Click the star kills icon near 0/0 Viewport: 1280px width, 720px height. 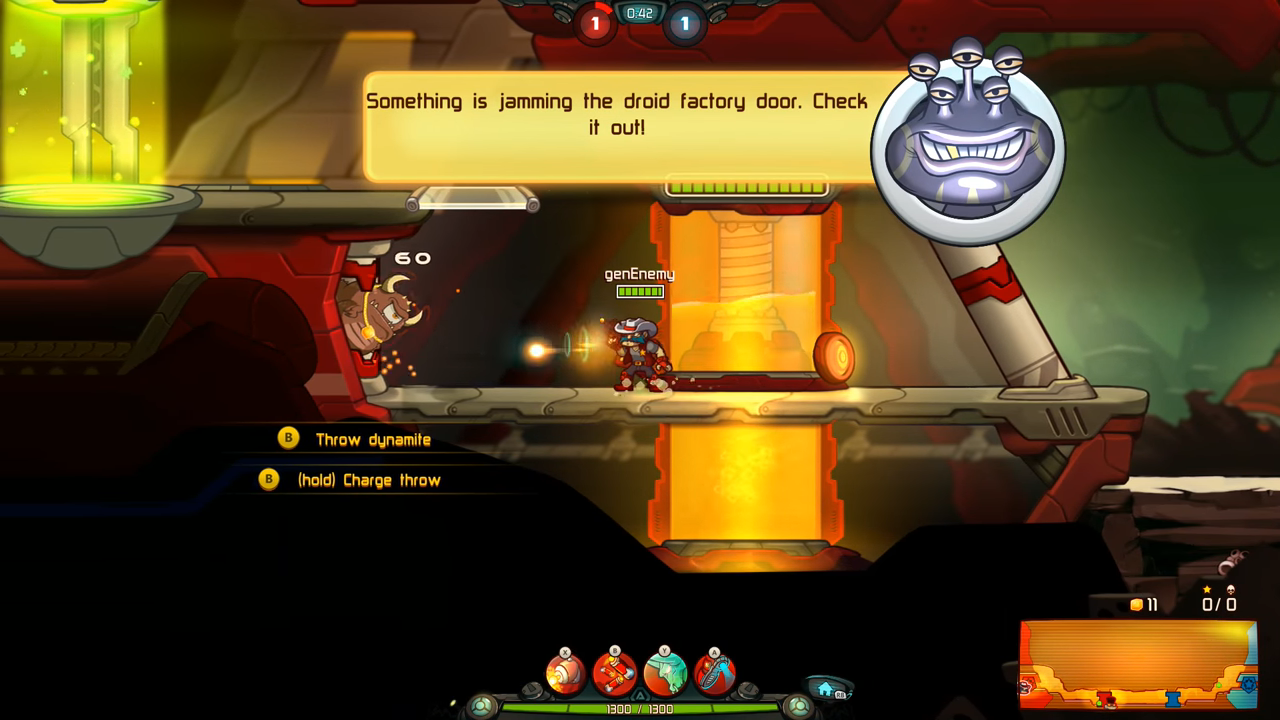[x=1207, y=589]
